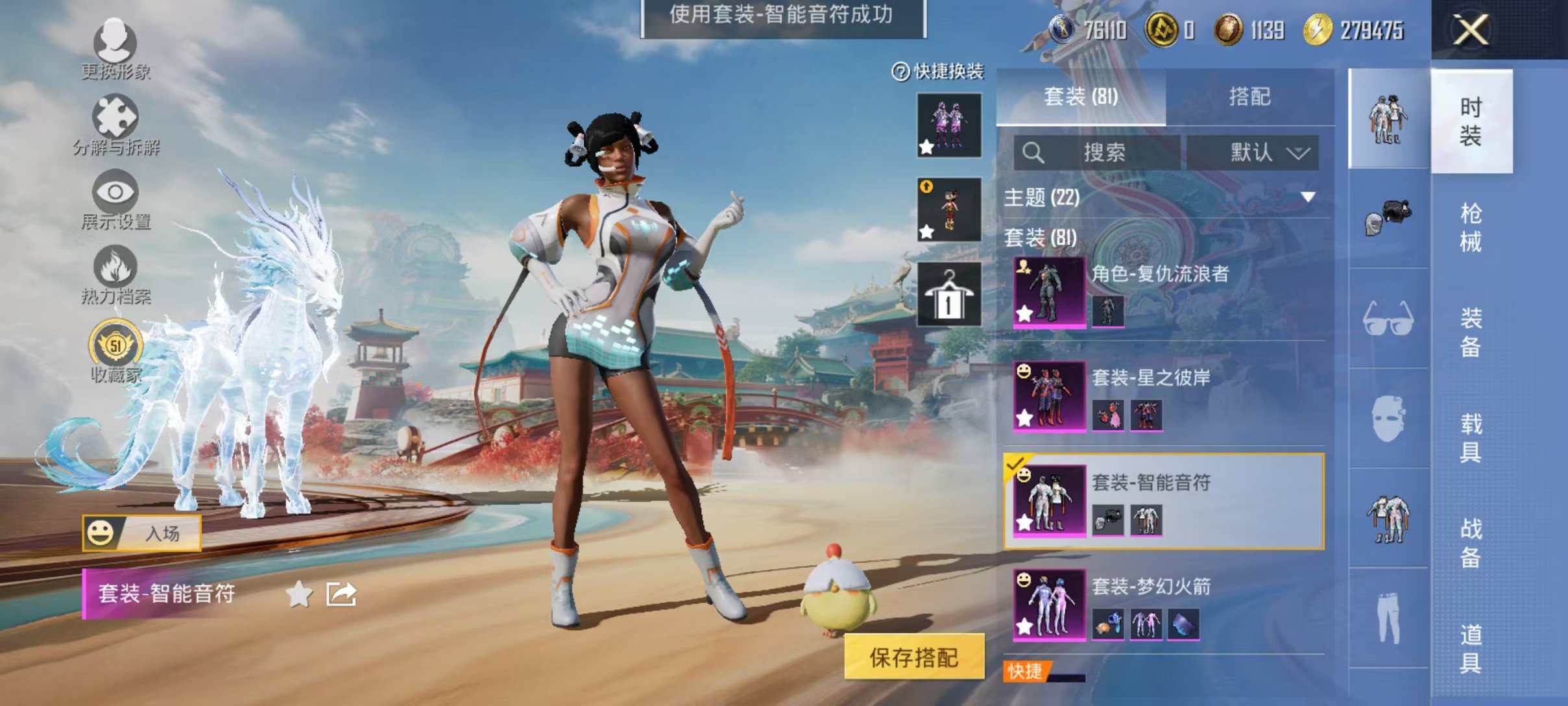
Task: Click the 搜索 search field
Action: tap(1096, 151)
